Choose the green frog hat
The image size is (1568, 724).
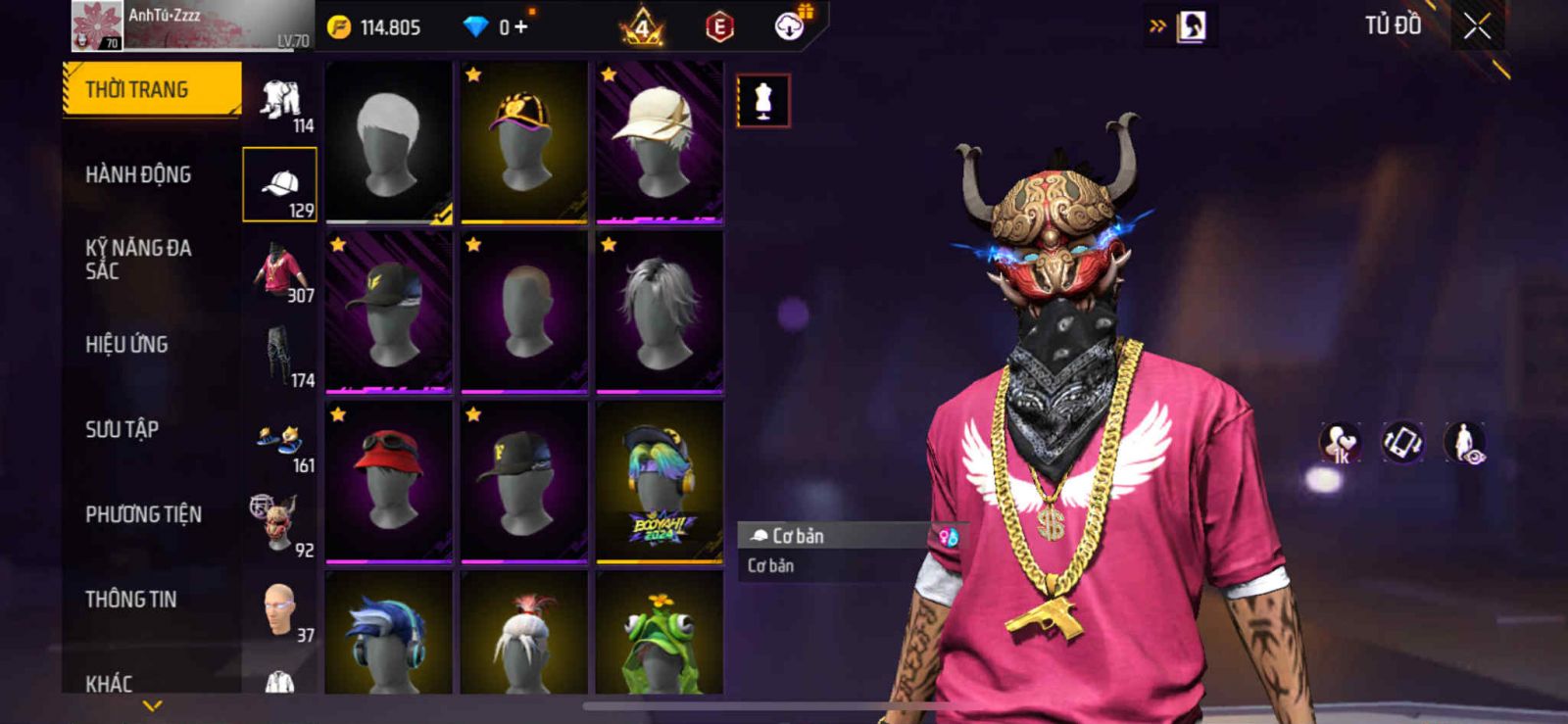[660, 633]
